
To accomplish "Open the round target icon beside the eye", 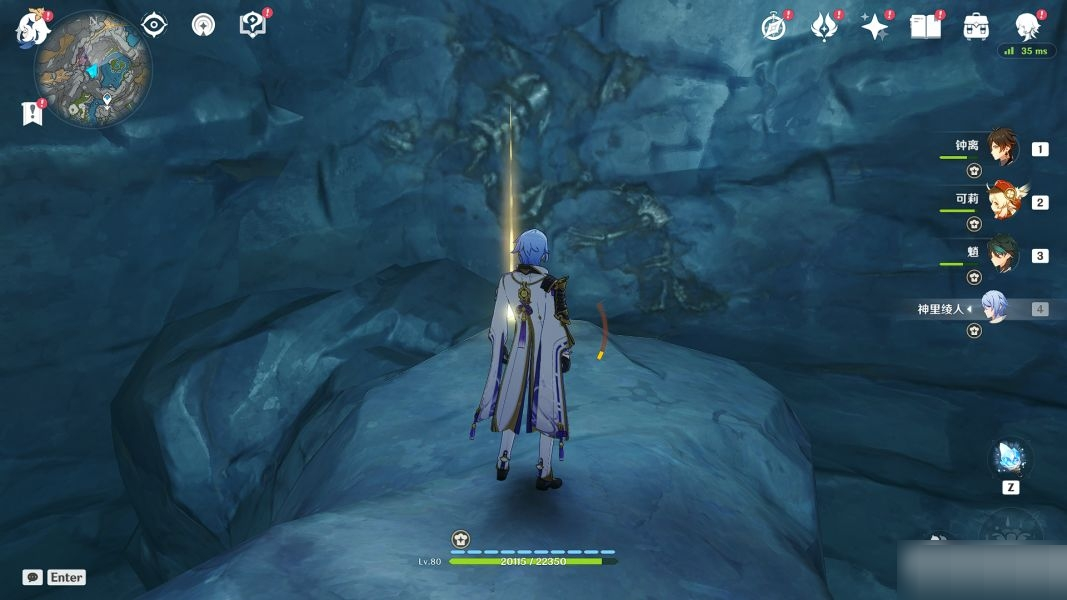I will tap(203, 25).
